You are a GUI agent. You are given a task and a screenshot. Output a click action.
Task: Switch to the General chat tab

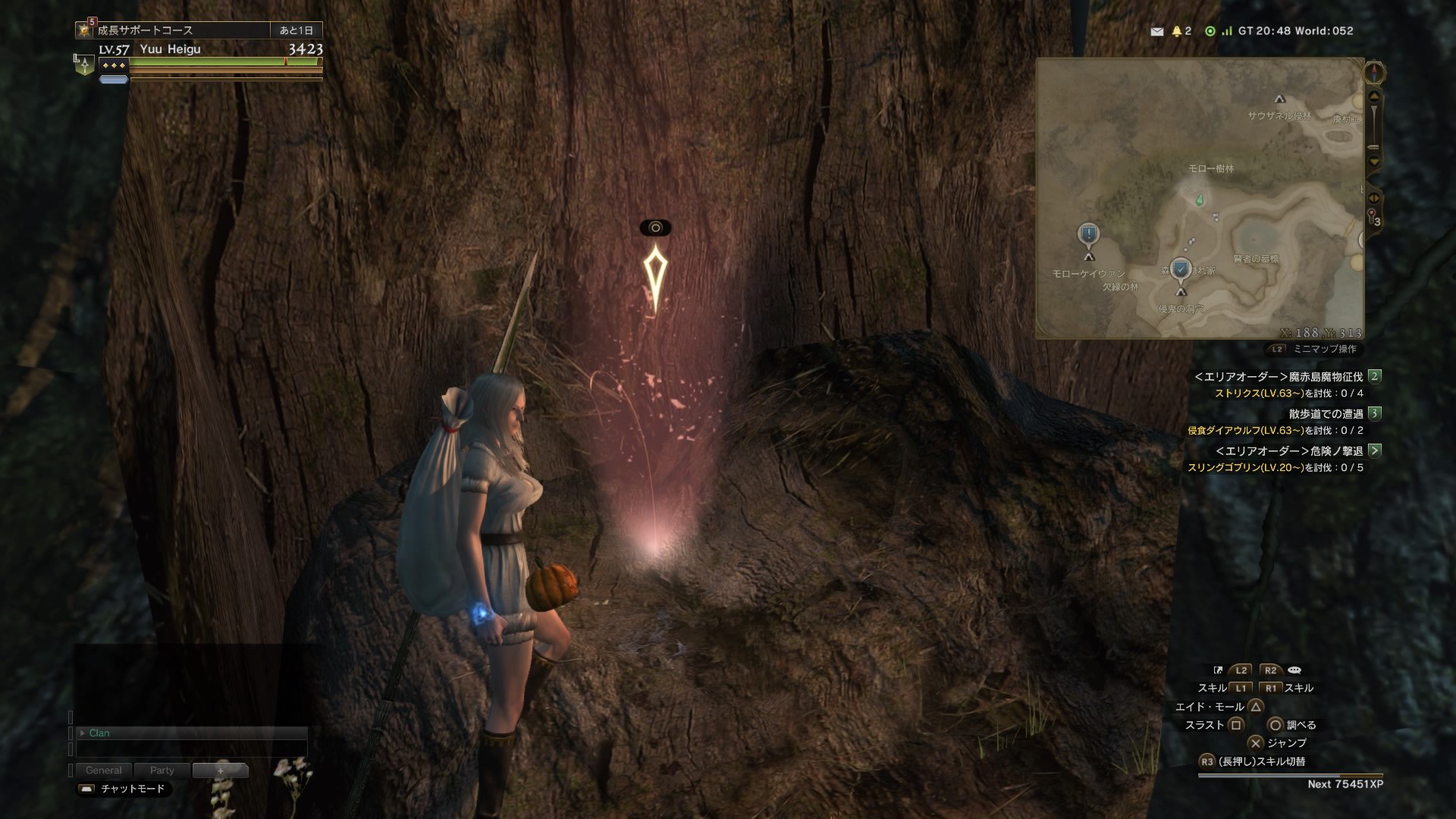[103, 770]
